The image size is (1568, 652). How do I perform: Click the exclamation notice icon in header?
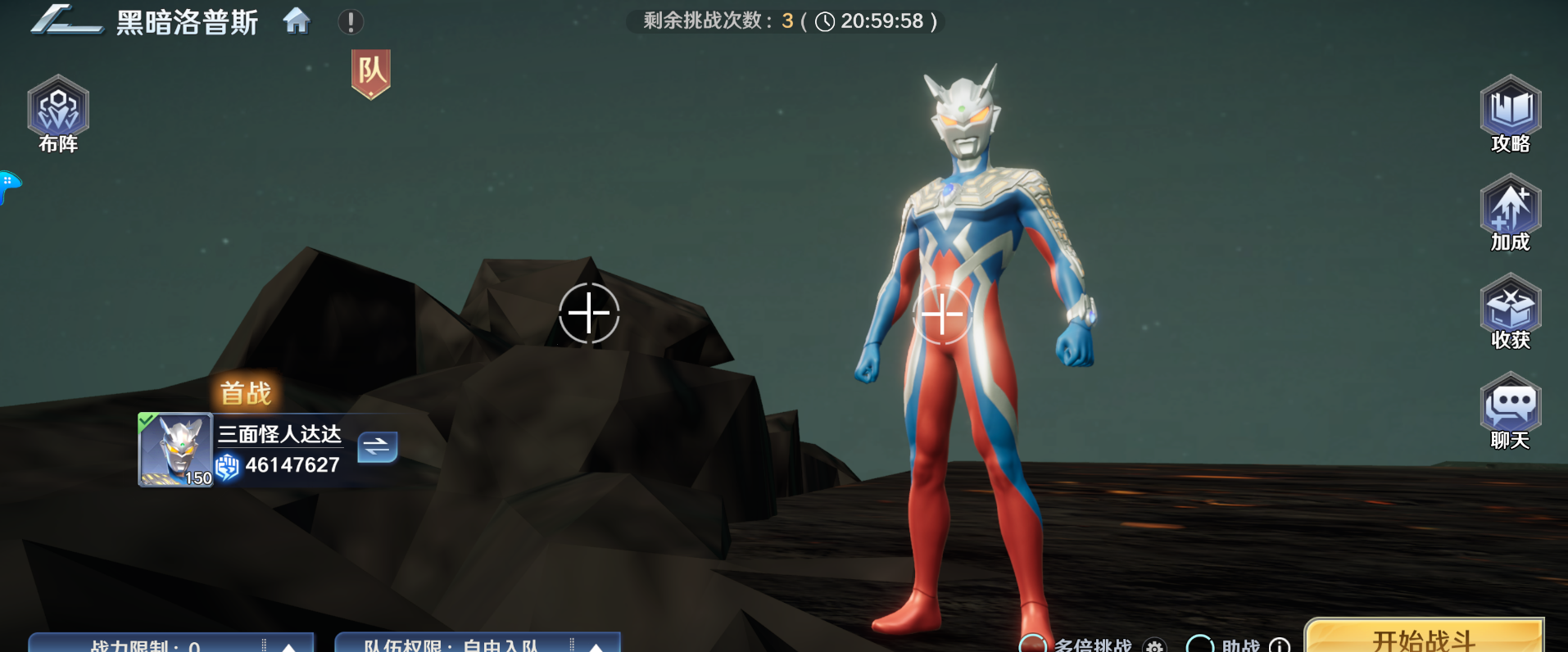point(351,22)
